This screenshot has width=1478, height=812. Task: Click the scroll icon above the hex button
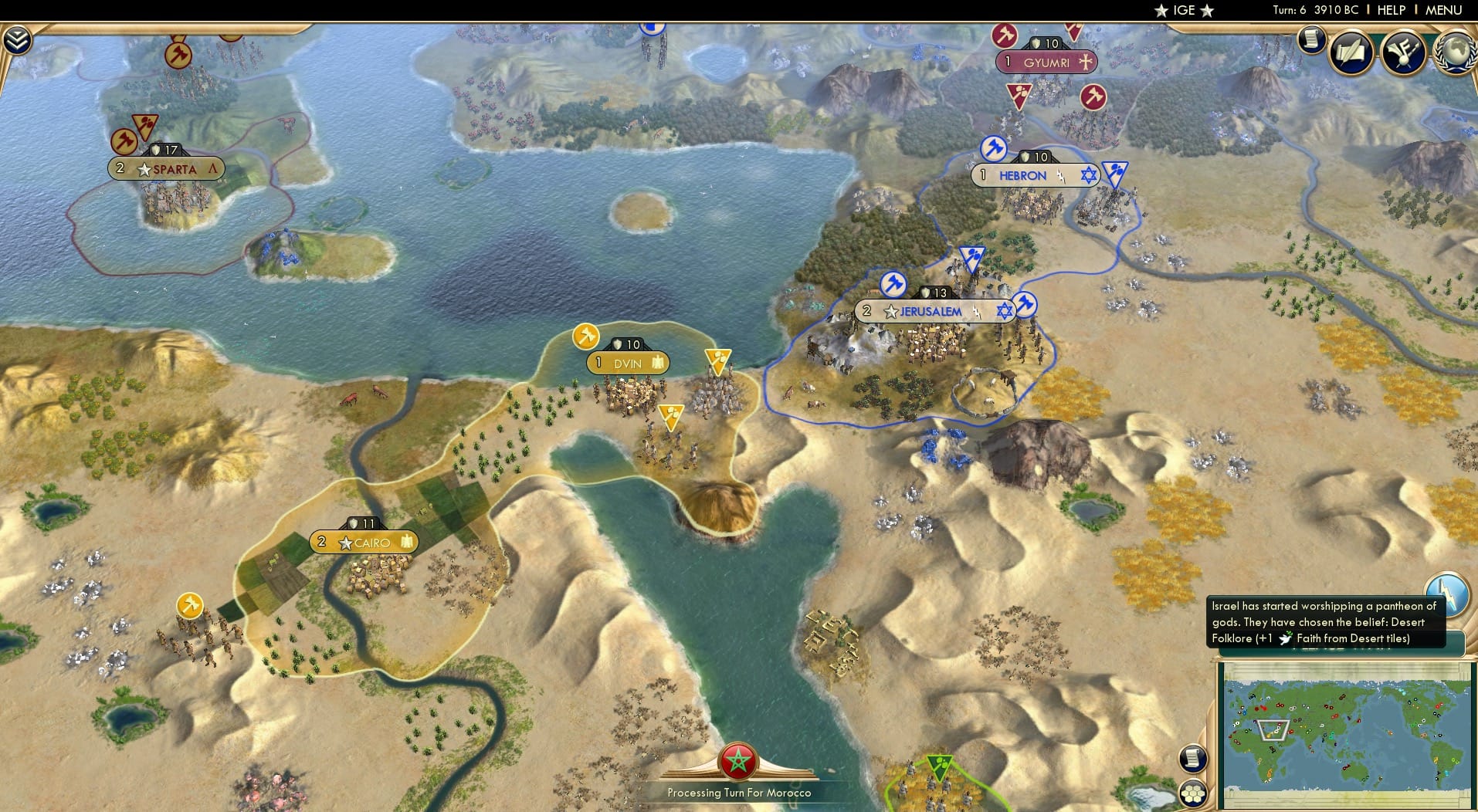(1192, 757)
